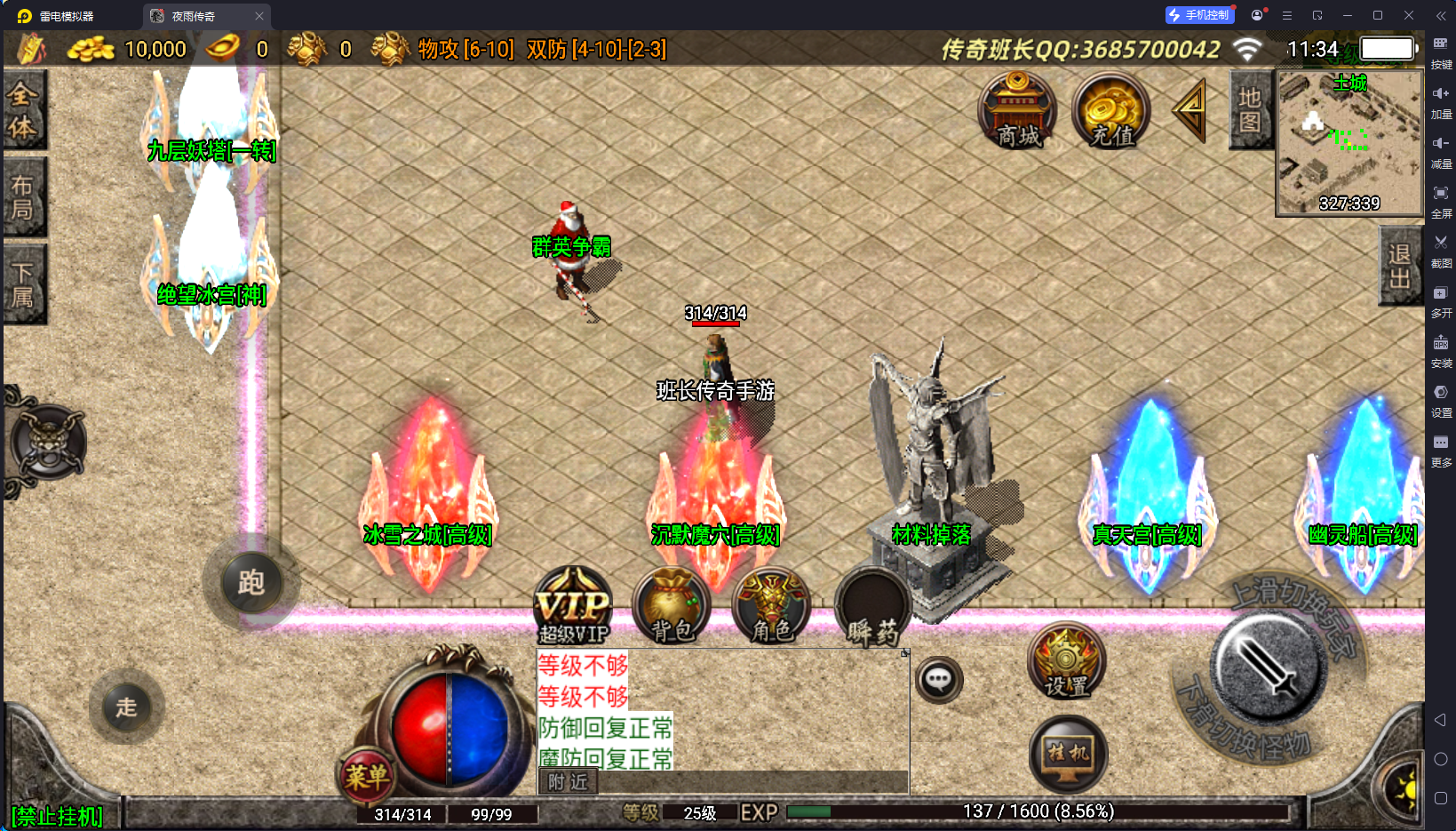Open the 超级VIP panel
The height and width of the screenshot is (831, 1456).
[574, 606]
